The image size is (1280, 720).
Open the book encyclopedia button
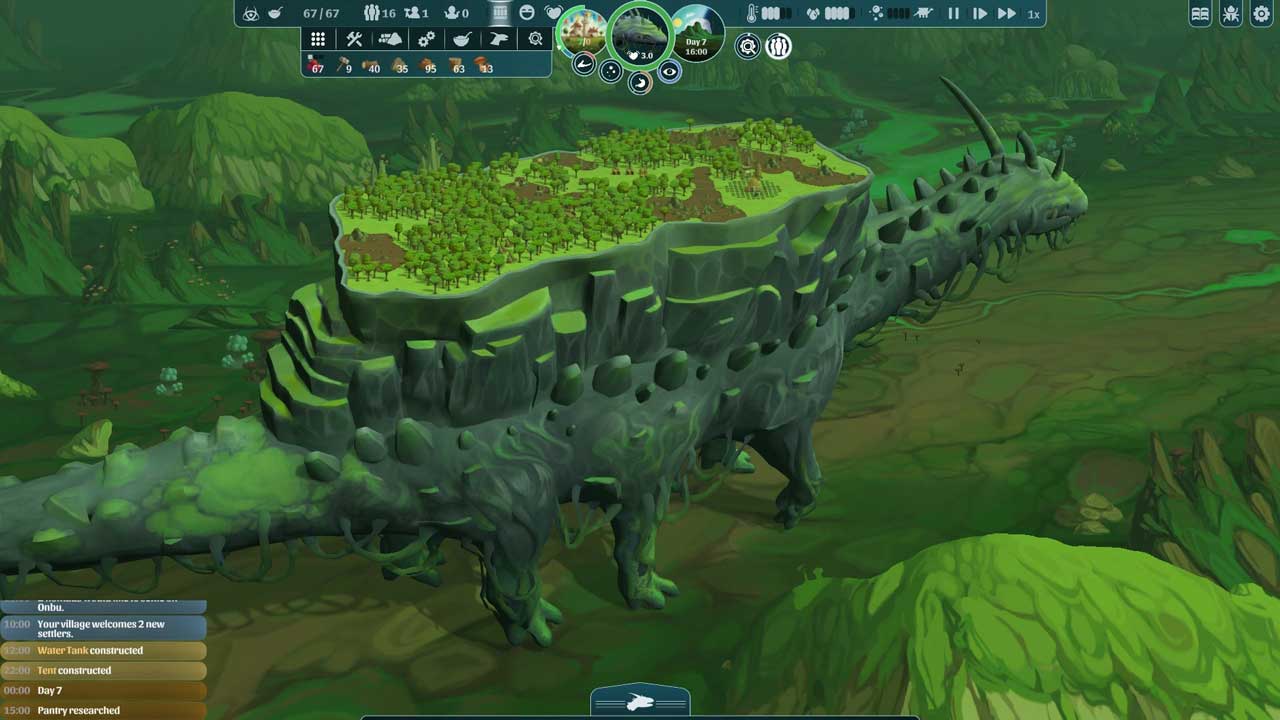tap(1200, 14)
